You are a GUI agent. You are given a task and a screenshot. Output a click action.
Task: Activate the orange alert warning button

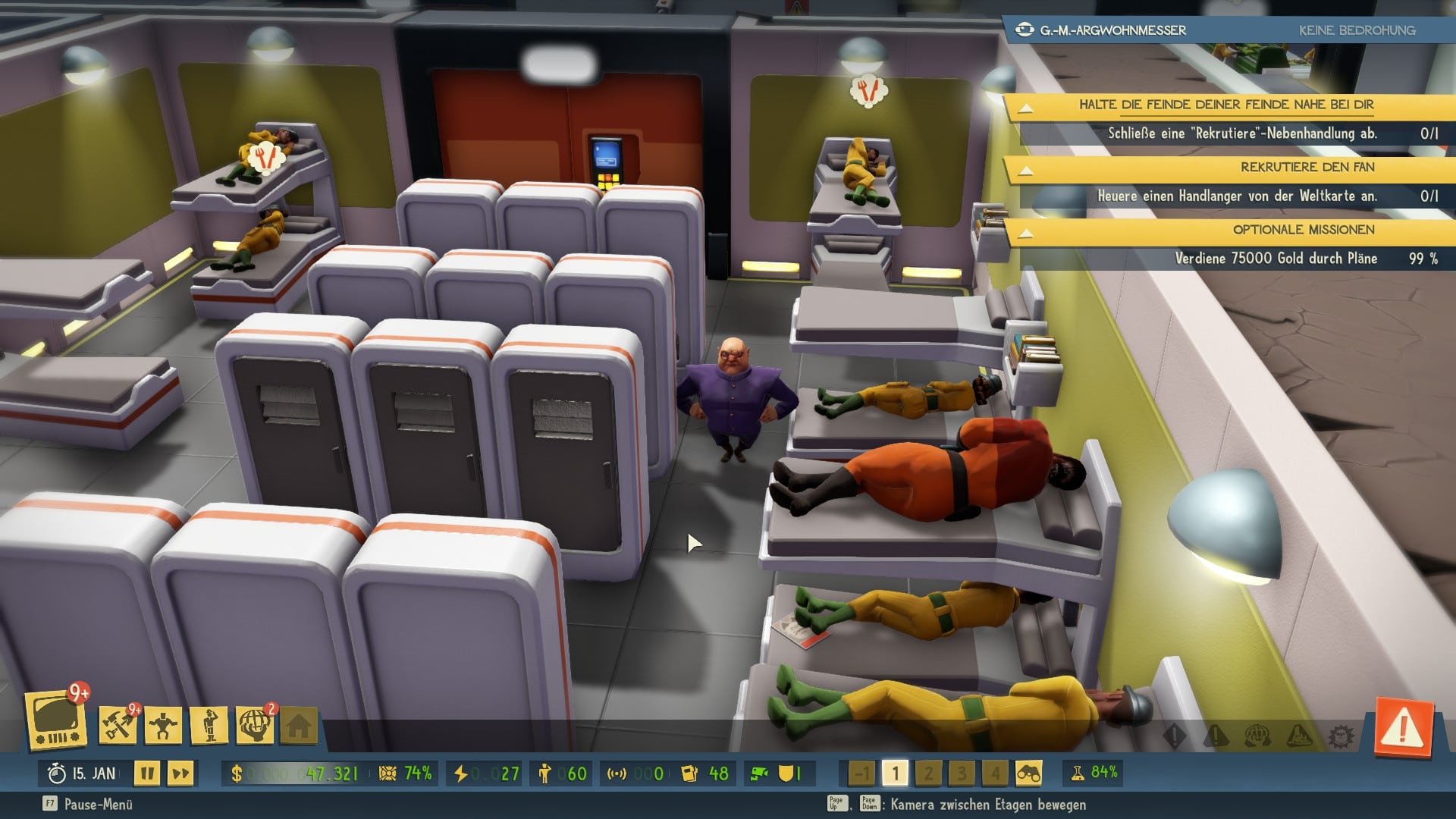[1403, 730]
